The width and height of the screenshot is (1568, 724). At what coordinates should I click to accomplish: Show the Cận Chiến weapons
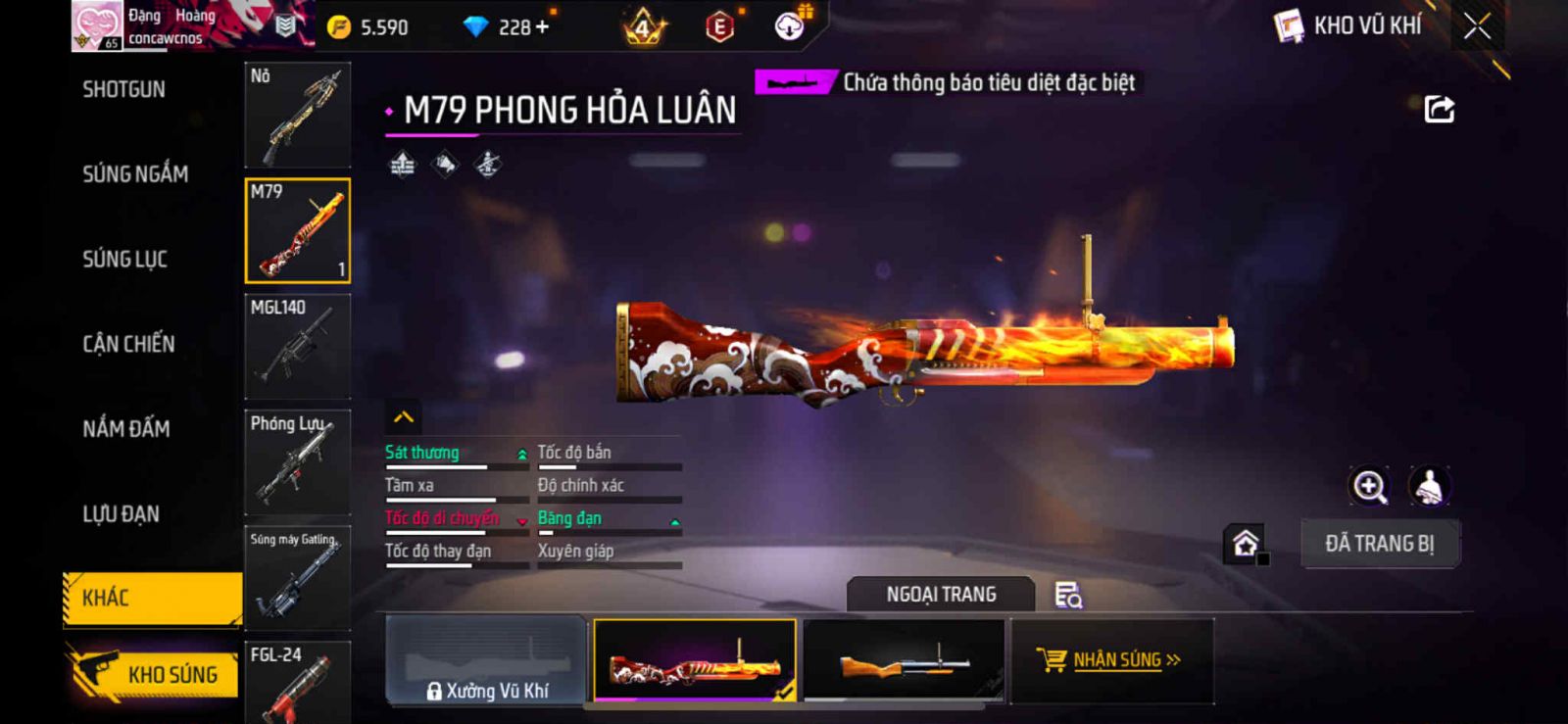(128, 344)
